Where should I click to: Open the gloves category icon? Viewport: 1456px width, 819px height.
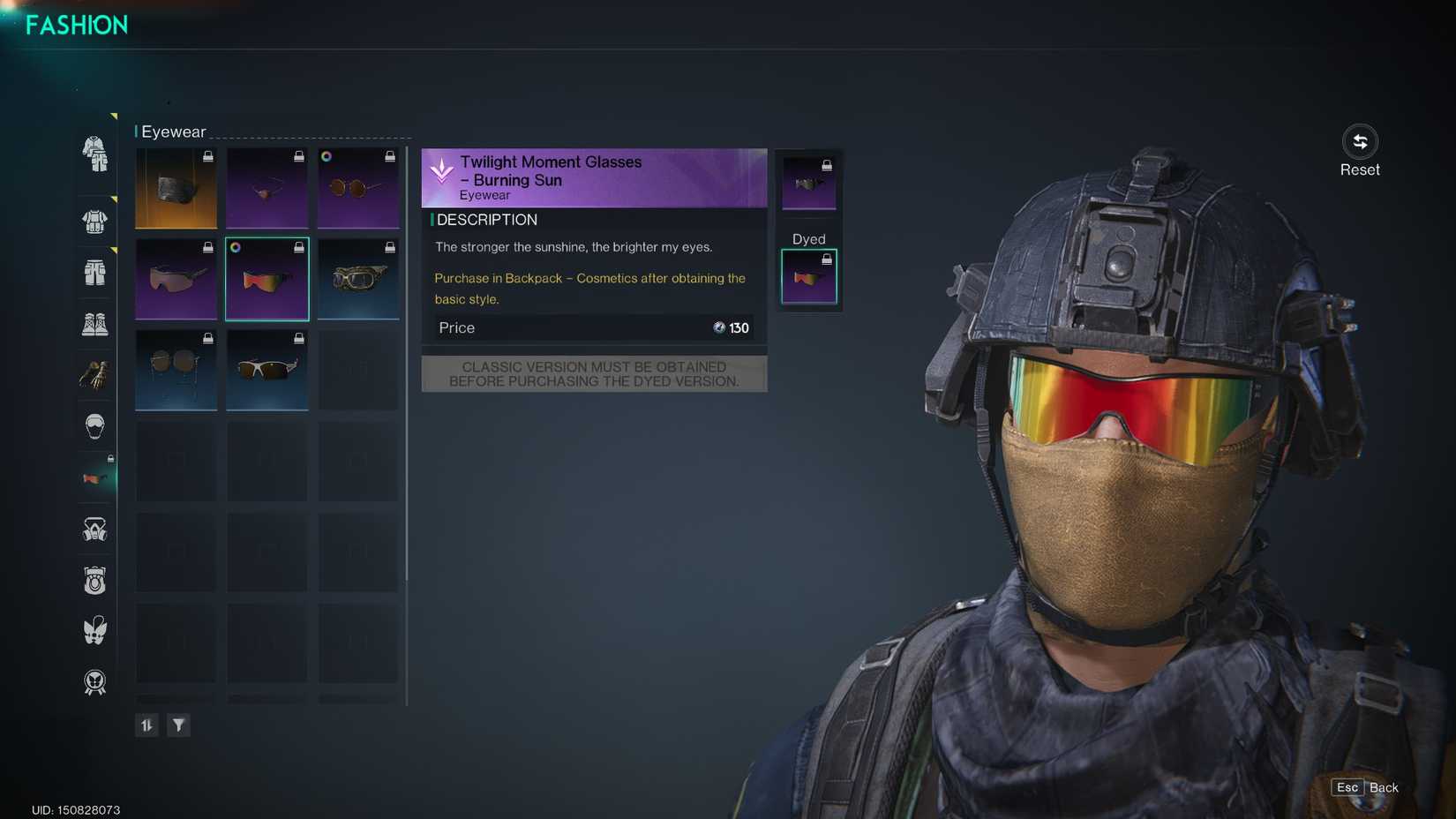pyautogui.click(x=94, y=374)
